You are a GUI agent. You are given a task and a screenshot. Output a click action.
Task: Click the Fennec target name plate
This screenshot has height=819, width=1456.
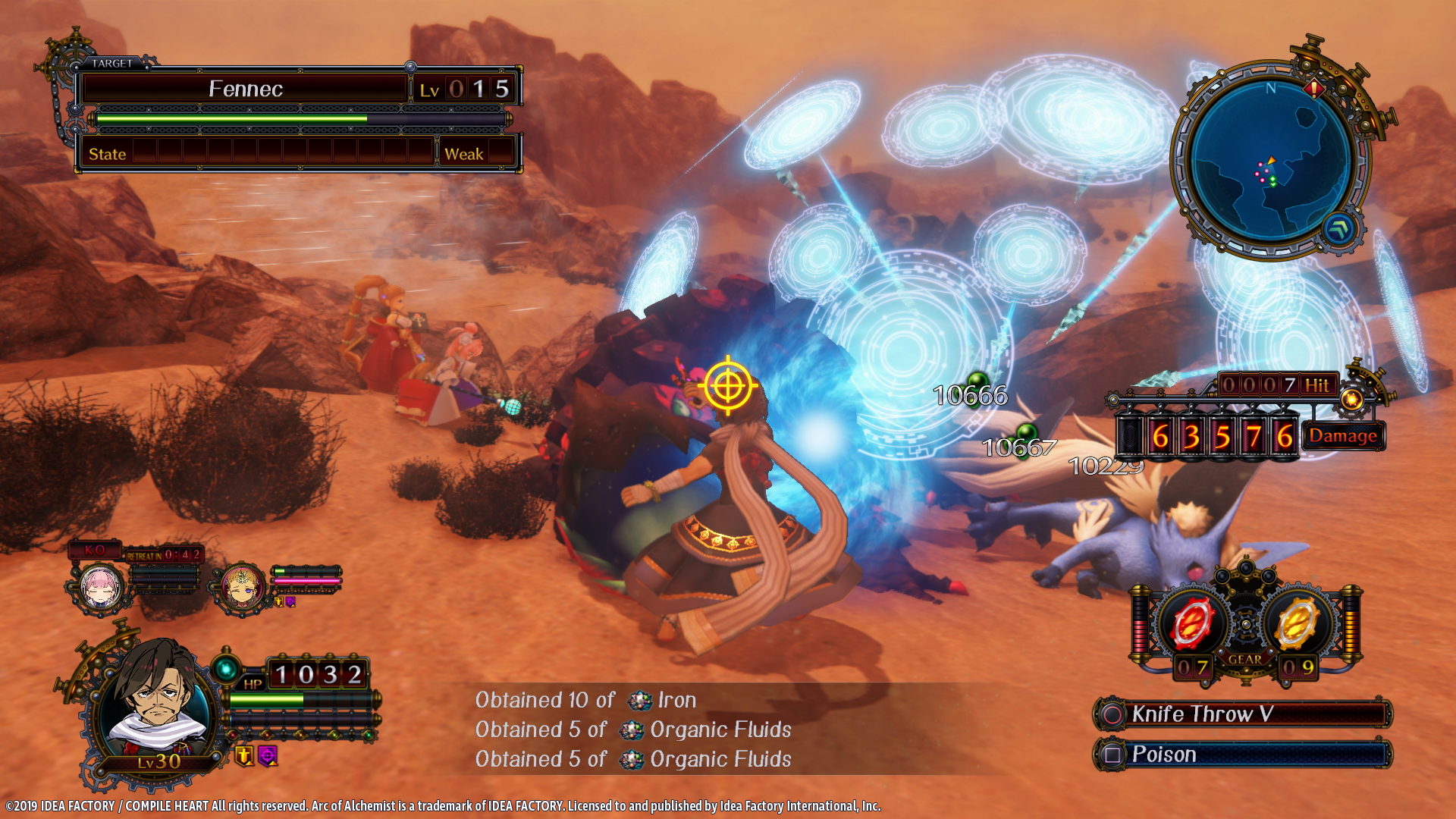click(x=246, y=89)
